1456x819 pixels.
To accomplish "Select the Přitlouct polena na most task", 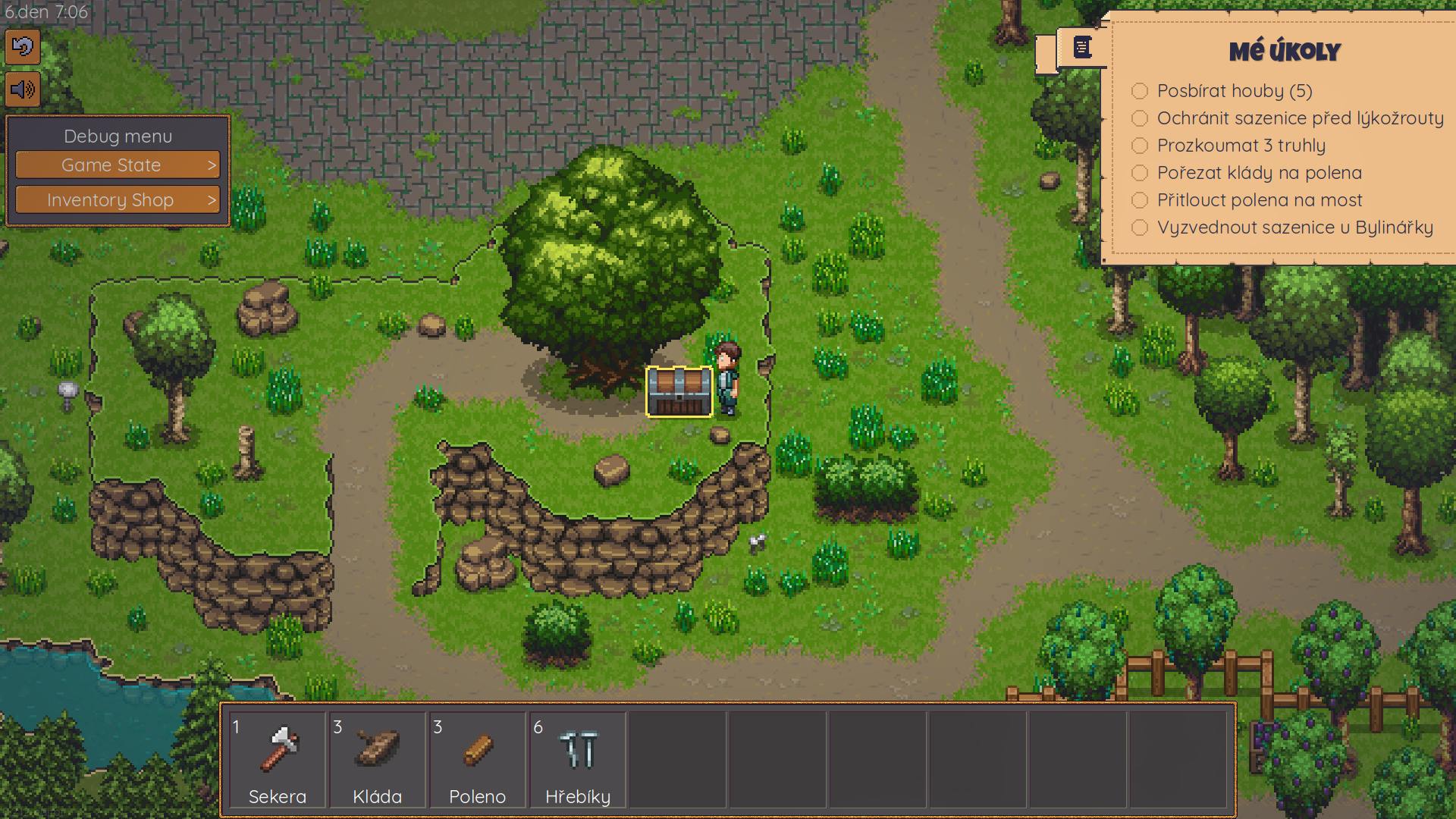I will click(x=1259, y=200).
